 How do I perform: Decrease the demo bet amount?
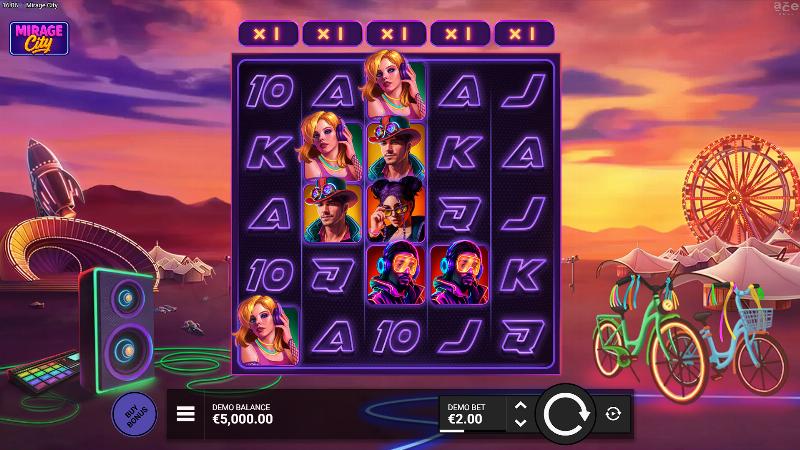(519, 423)
